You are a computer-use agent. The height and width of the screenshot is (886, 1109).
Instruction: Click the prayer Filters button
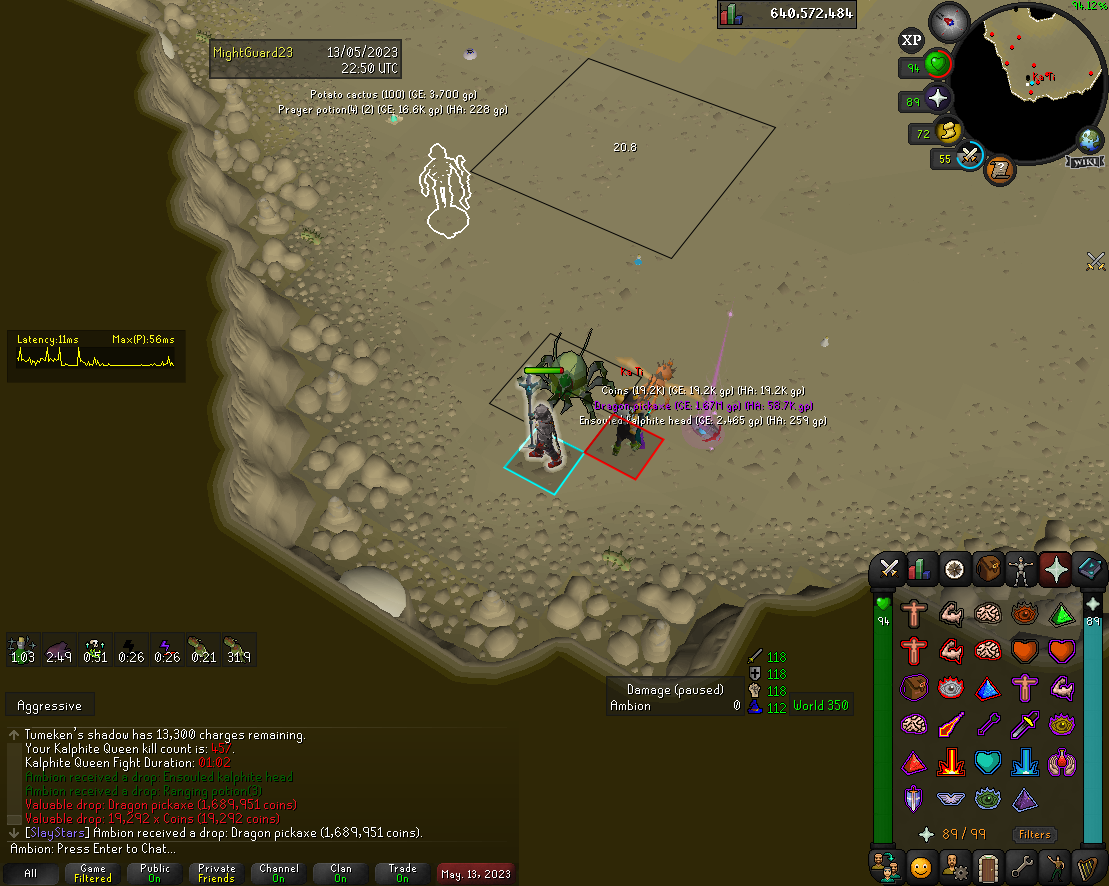[1035, 834]
